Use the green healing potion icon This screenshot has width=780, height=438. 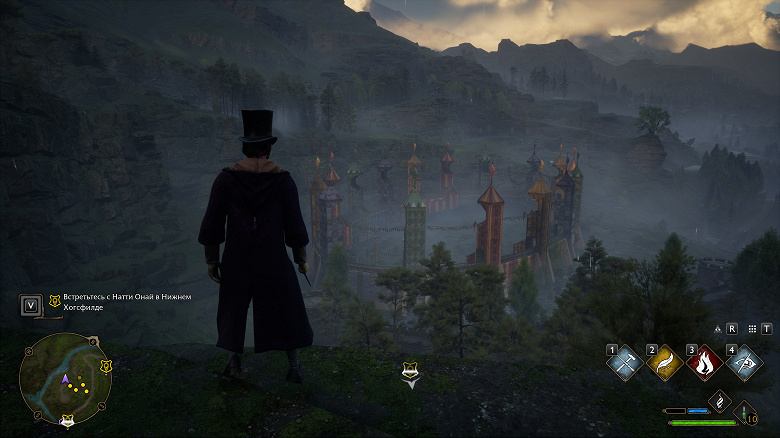tap(744, 410)
